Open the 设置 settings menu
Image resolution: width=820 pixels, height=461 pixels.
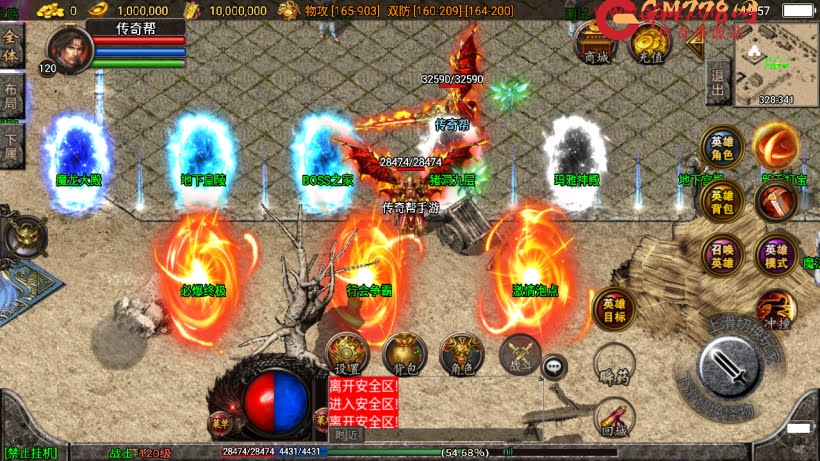(348, 353)
